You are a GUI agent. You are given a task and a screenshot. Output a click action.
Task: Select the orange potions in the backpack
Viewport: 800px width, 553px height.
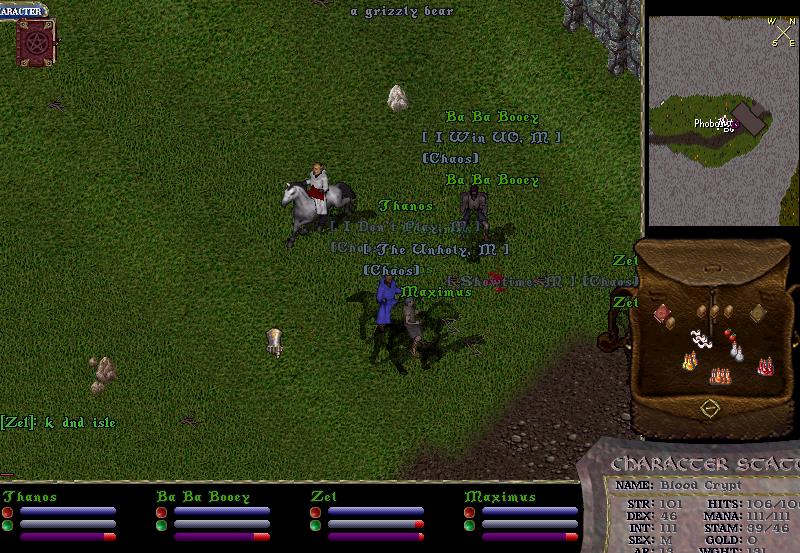719,376
